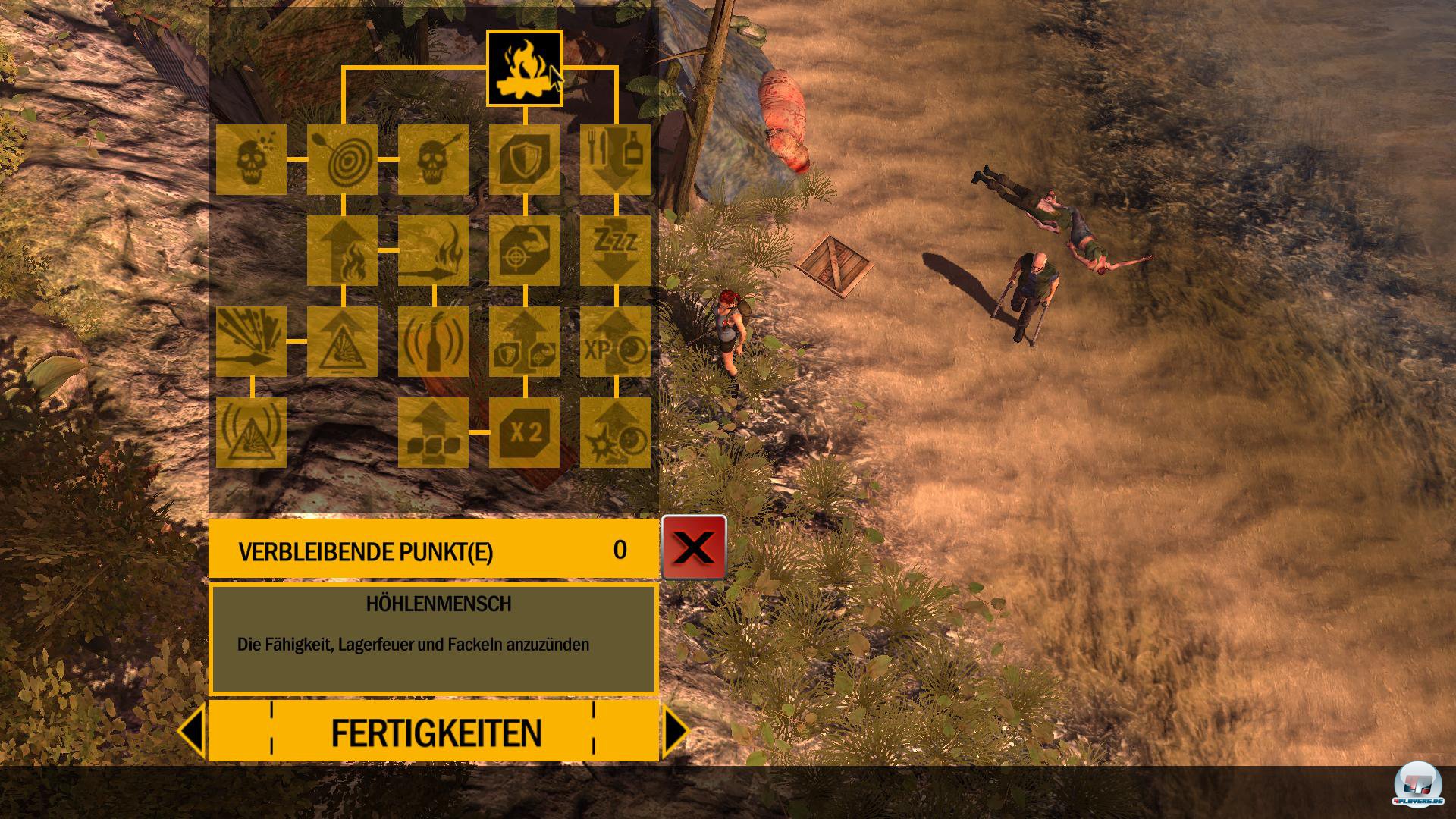
Task: Select the bottle noise lure skill
Action: click(x=433, y=342)
